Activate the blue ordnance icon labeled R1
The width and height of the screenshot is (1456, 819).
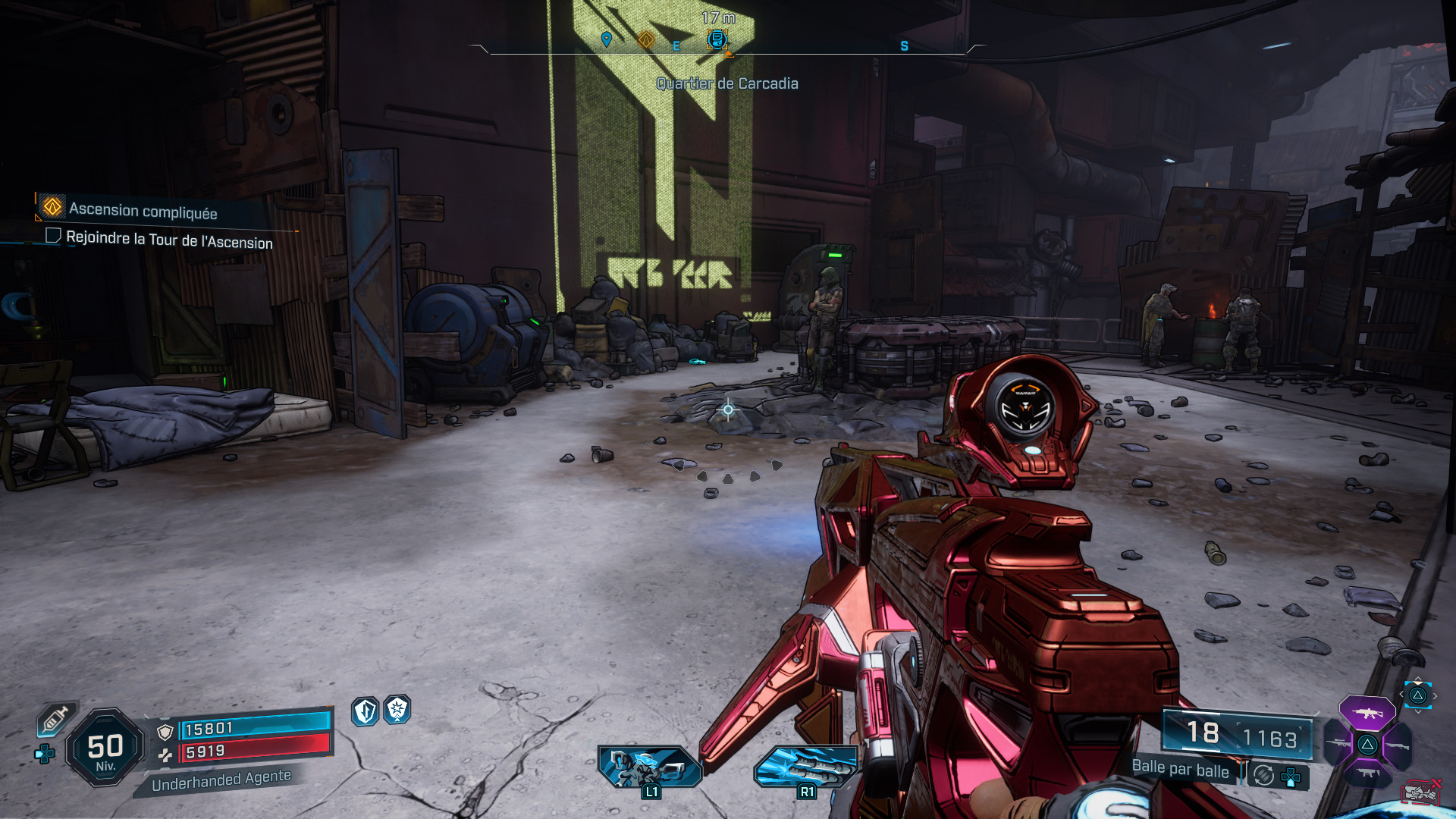coord(806,767)
